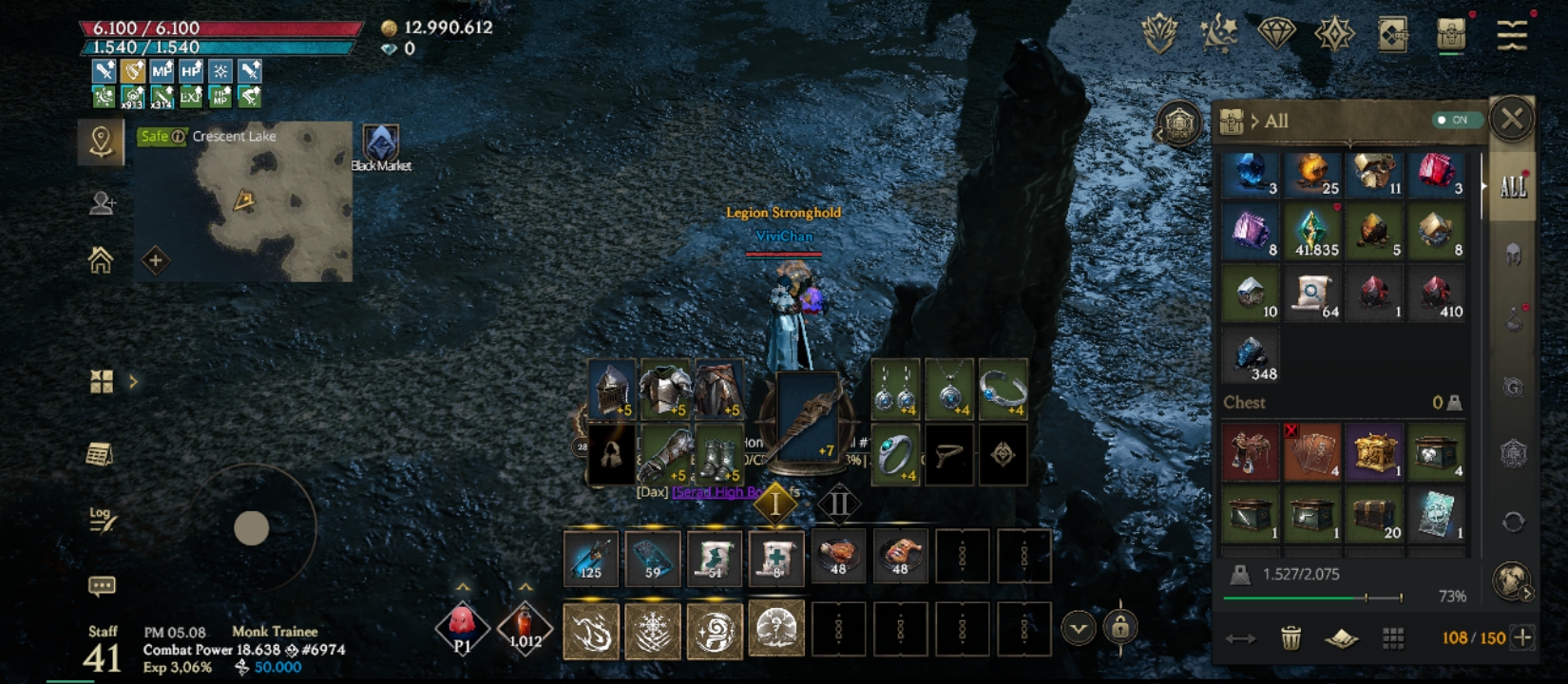Open the Crescent Lake minimap
This screenshot has width=1568, height=684.
pyautogui.click(x=243, y=201)
